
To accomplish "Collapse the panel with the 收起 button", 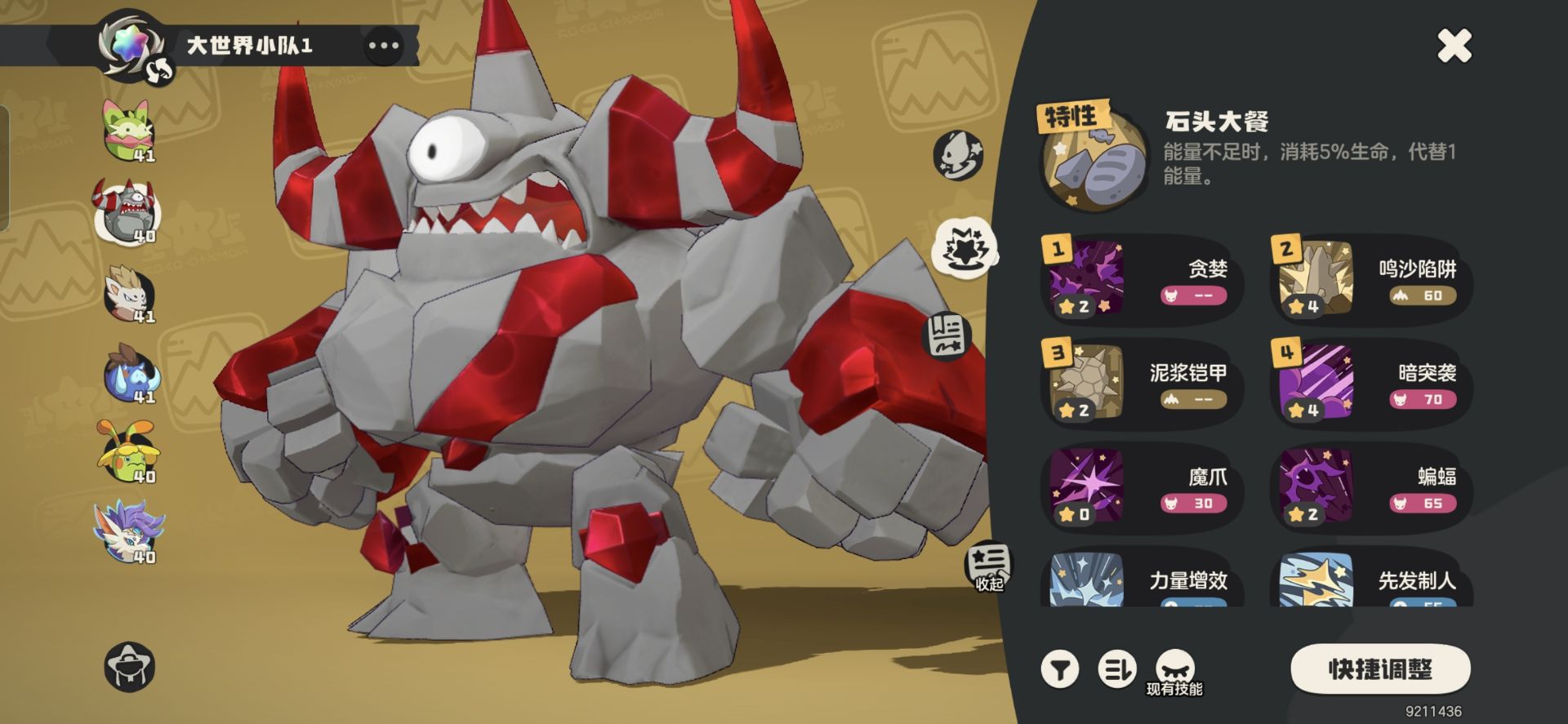I will pos(989,566).
